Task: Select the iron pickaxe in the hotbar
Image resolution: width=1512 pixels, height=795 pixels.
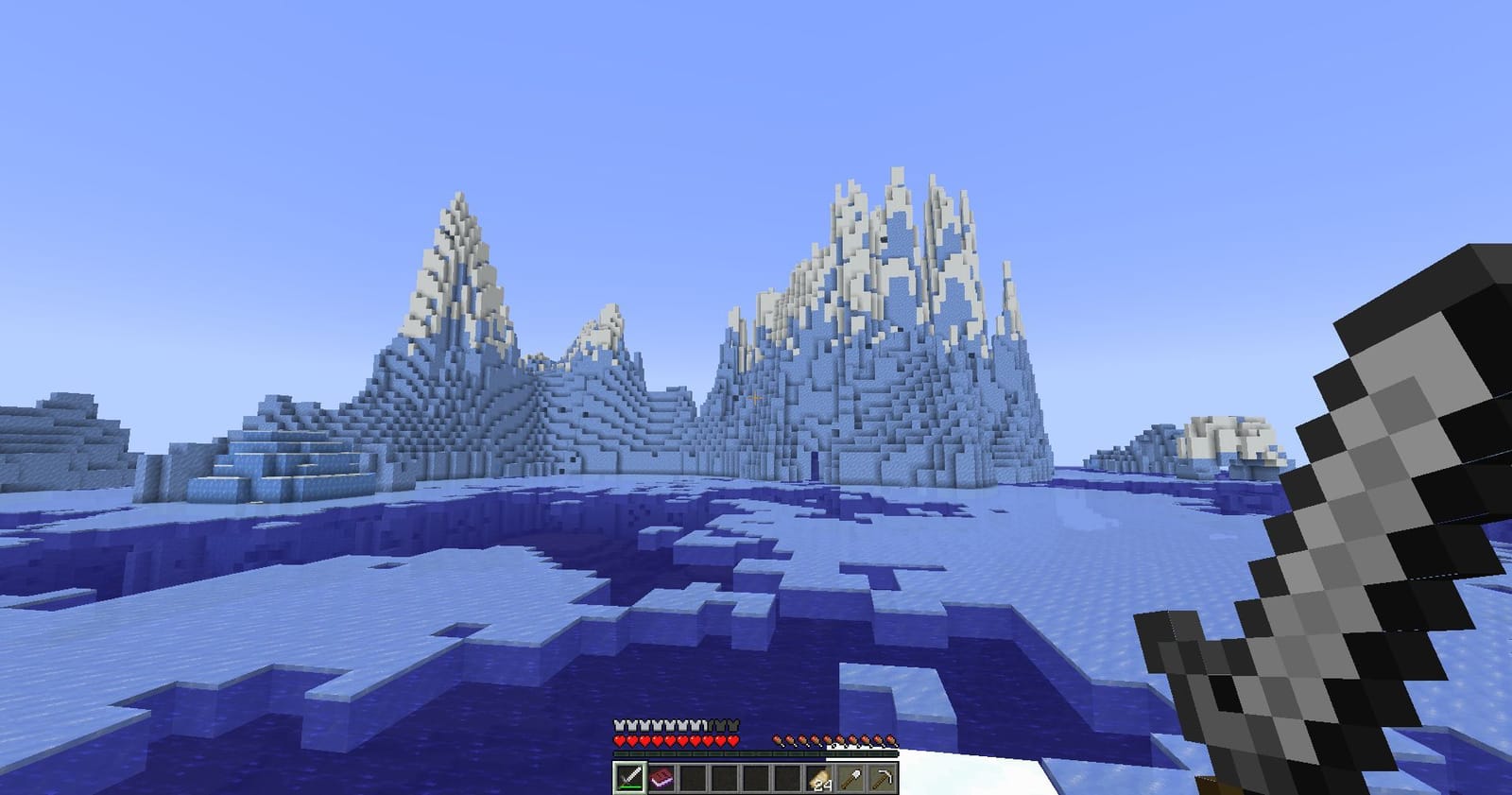Action: pyautogui.click(x=881, y=777)
